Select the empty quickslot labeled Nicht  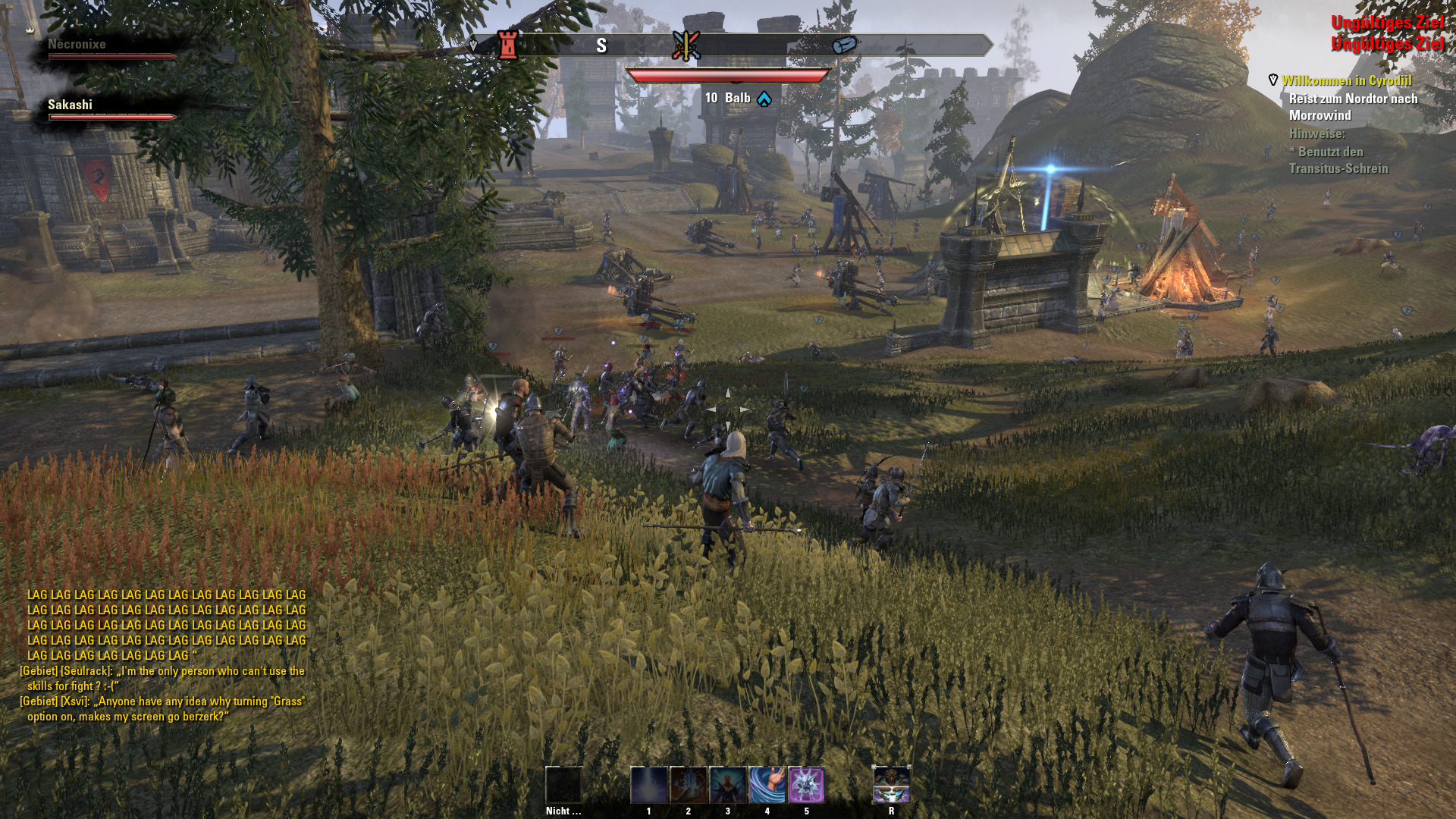pyautogui.click(x=564, y=785)
